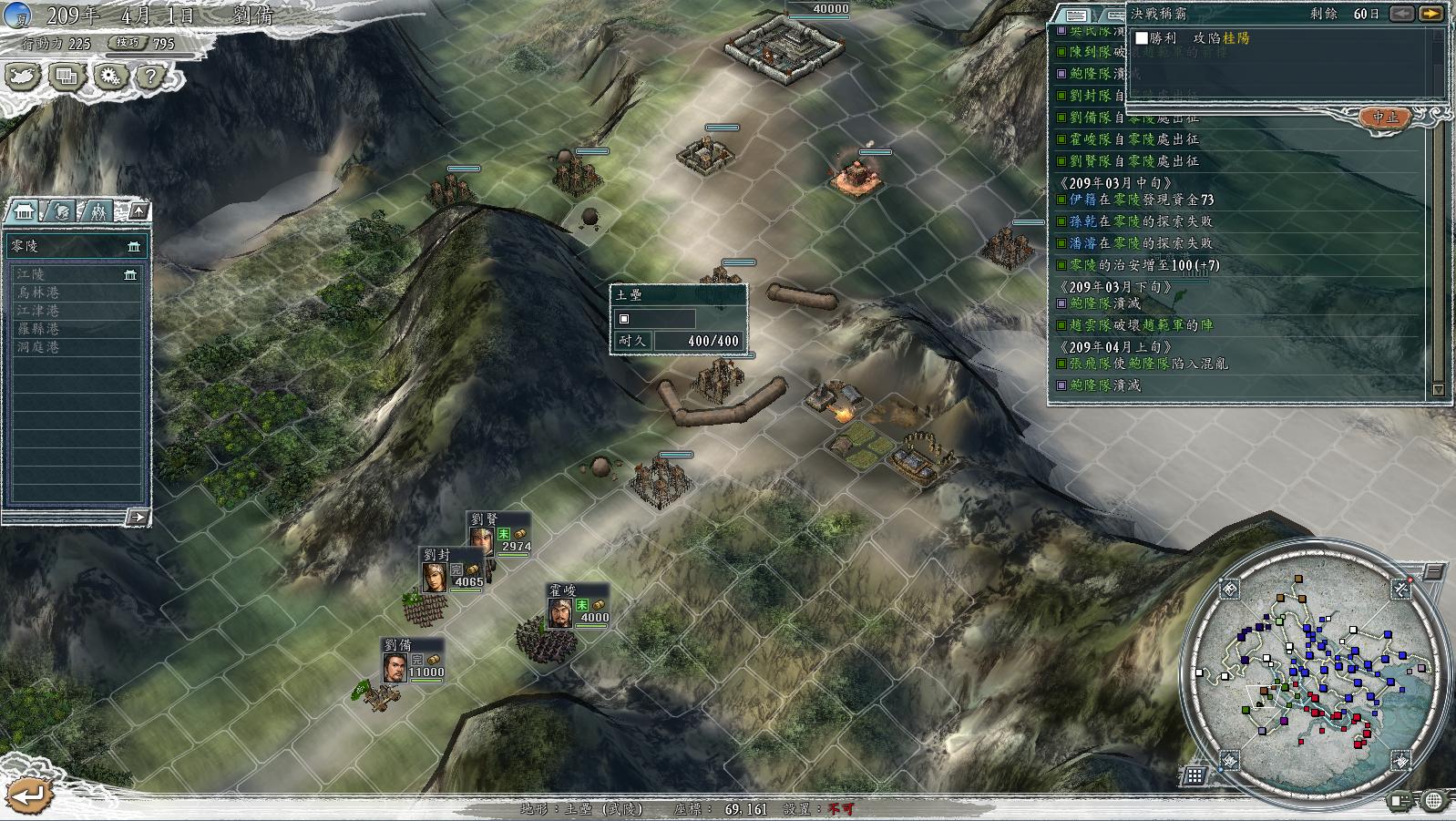Click the grid icon beside the minimap
This screenshot has width=1456, height=821.
(x=1195, y=775)
